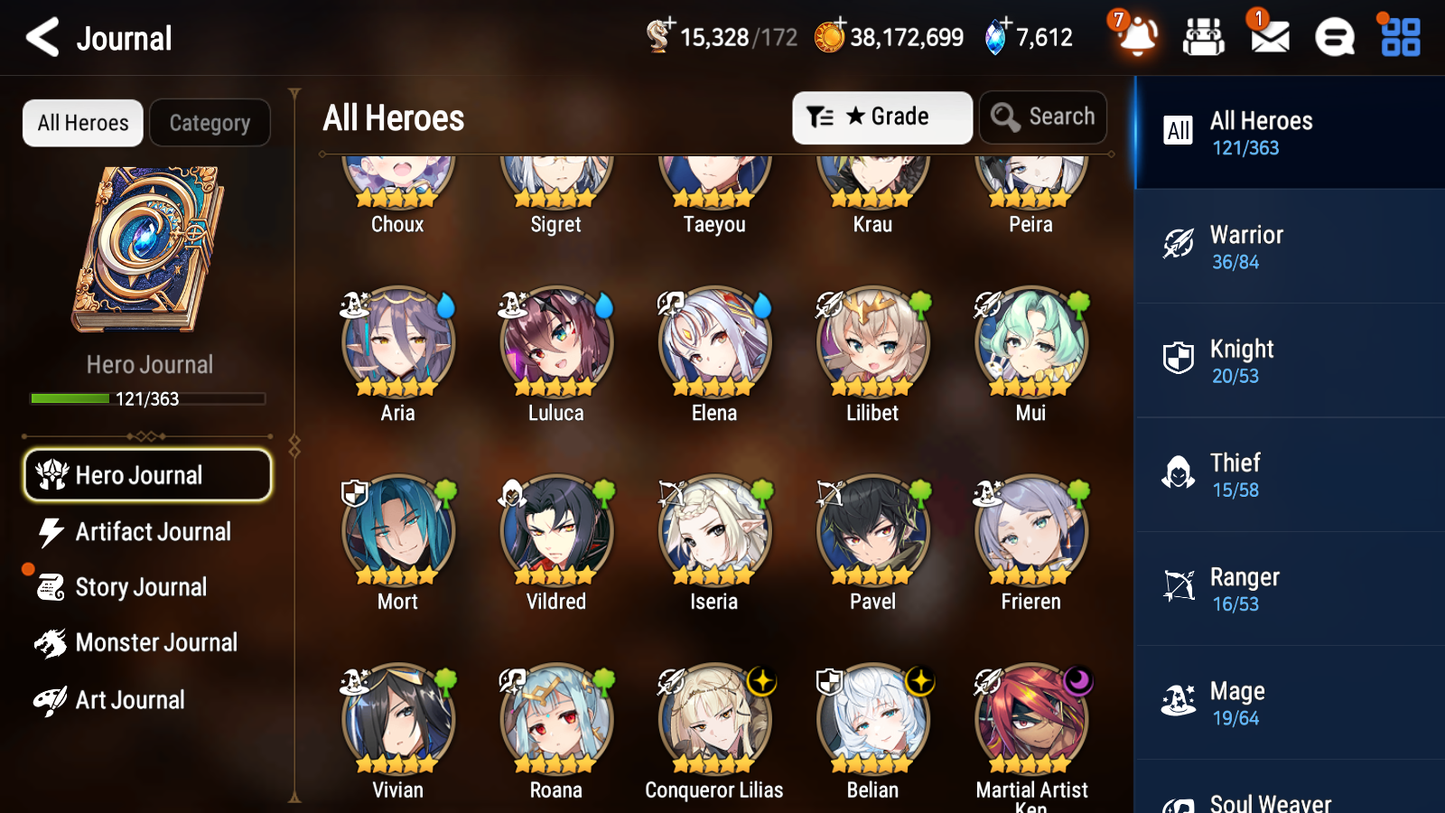This screenshot has width=1445, height=813.
Task: Open the Grade filter dropdown
Action: tap(882, 117)
